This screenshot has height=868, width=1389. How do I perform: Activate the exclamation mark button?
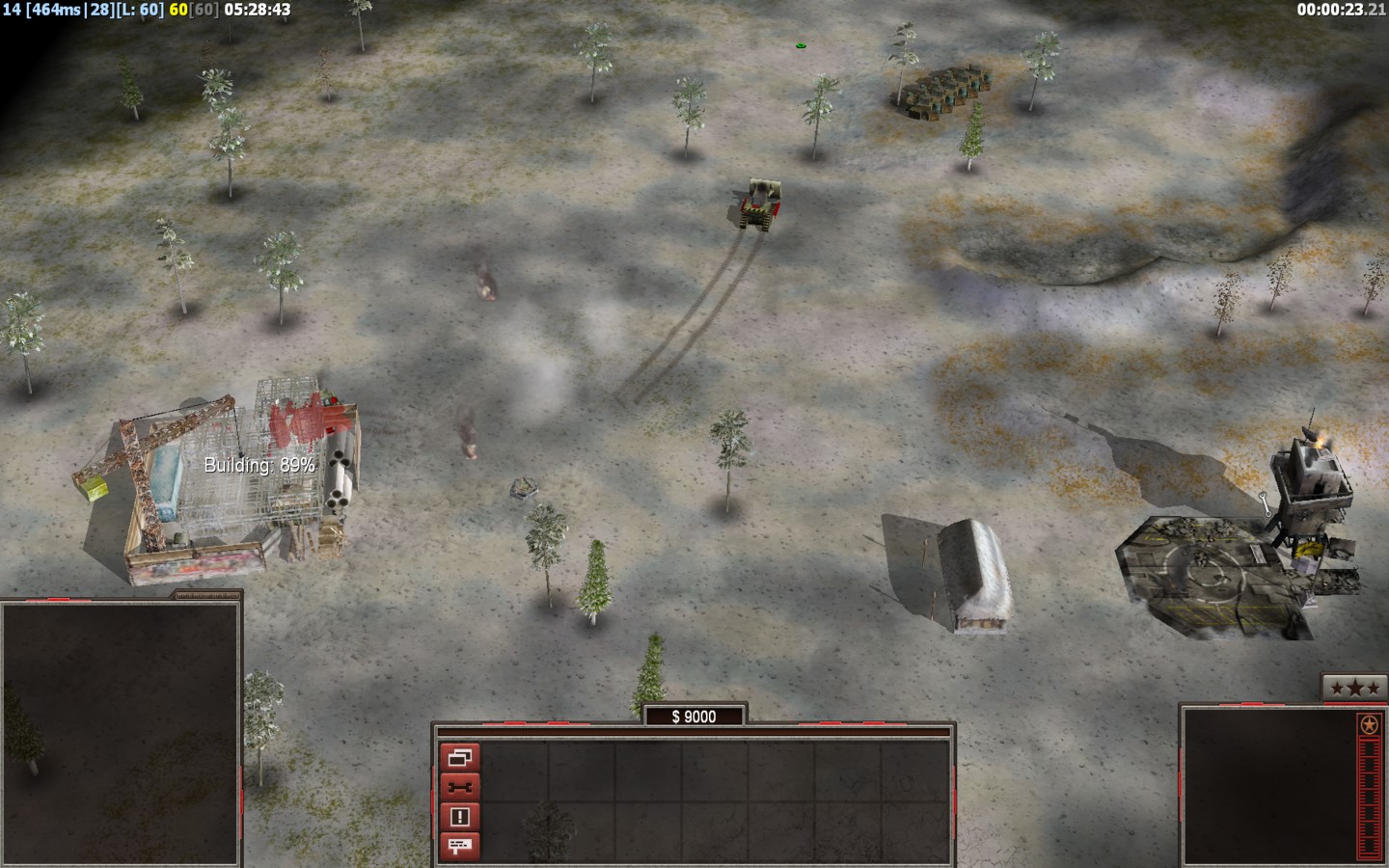[459, 817]
